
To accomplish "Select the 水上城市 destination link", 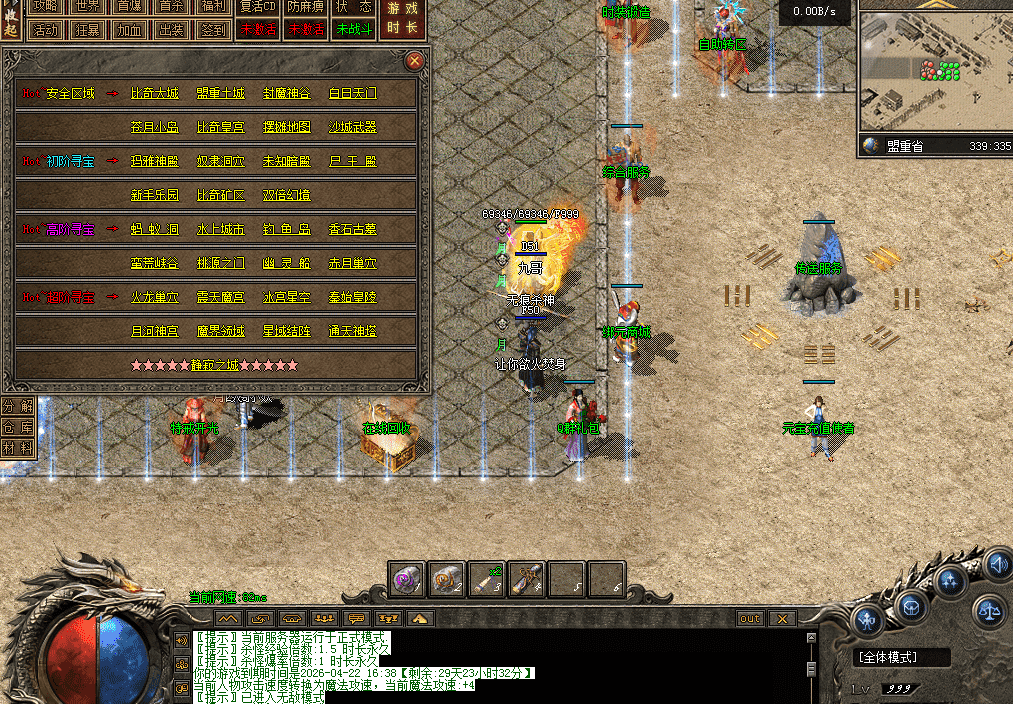I will [220, 230].
